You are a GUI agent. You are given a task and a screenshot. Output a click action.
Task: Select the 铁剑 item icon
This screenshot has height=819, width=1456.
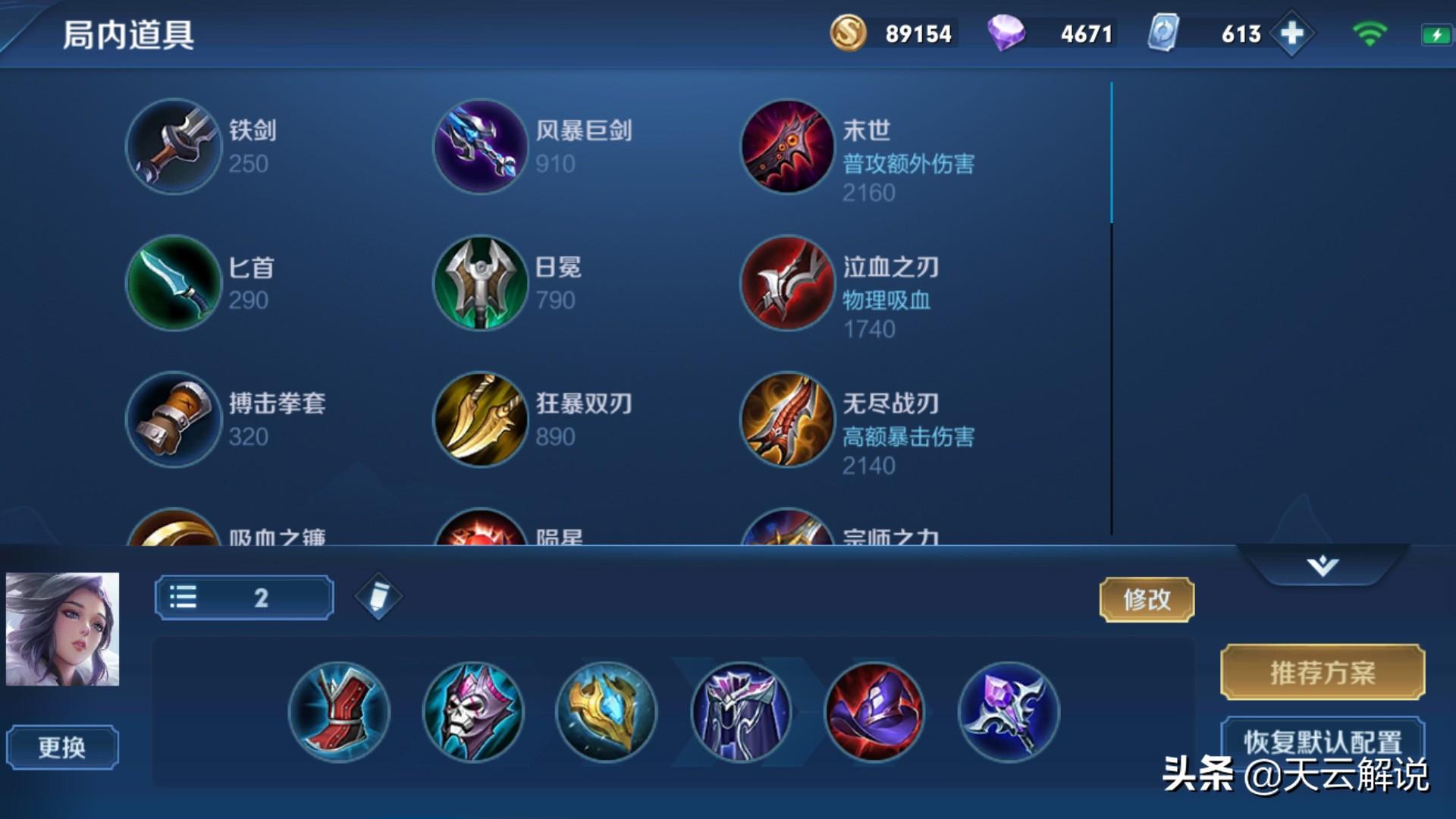(x=173, y=146)
